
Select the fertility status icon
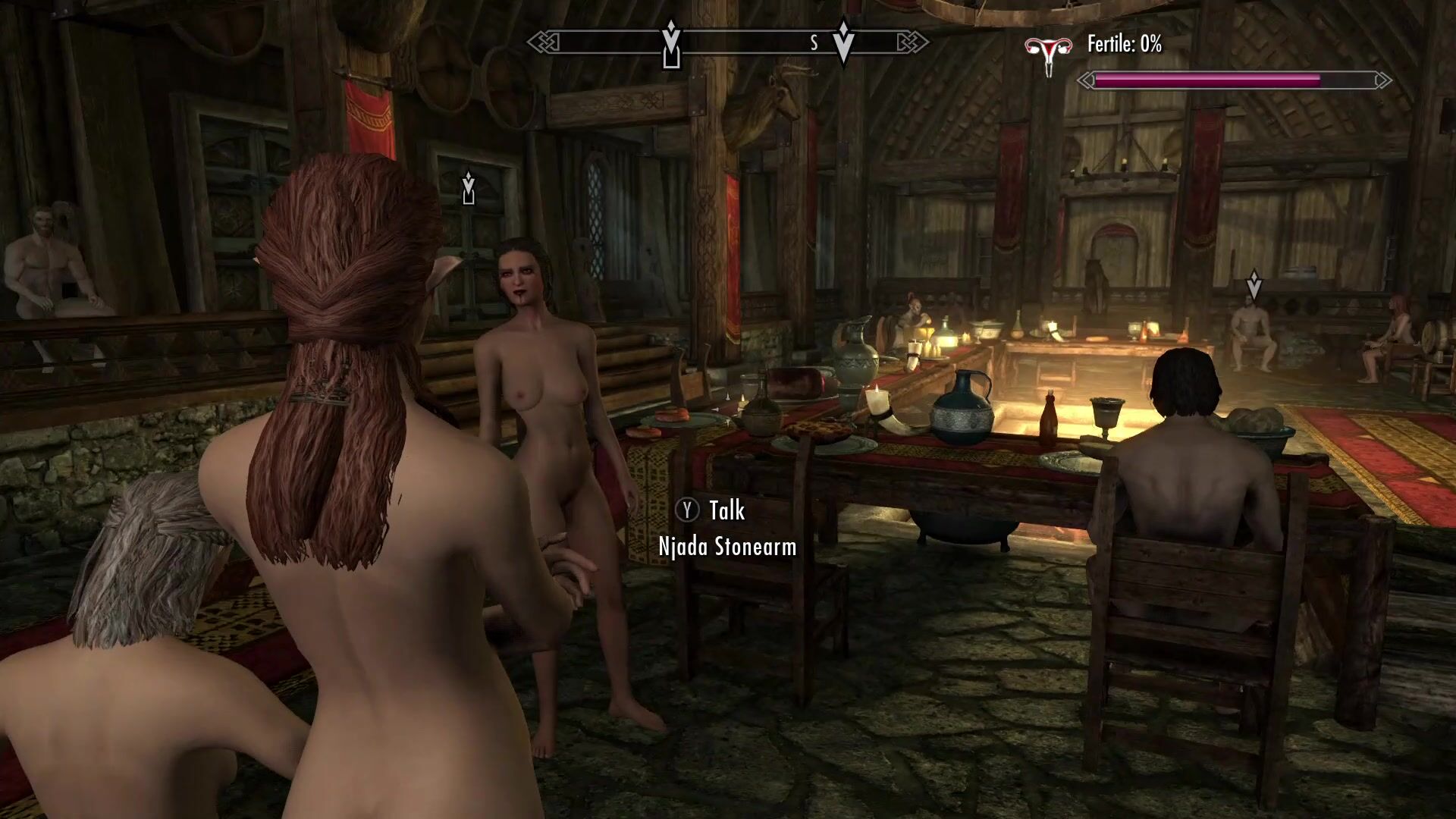pyautogui.click(x=1049, y=53)
